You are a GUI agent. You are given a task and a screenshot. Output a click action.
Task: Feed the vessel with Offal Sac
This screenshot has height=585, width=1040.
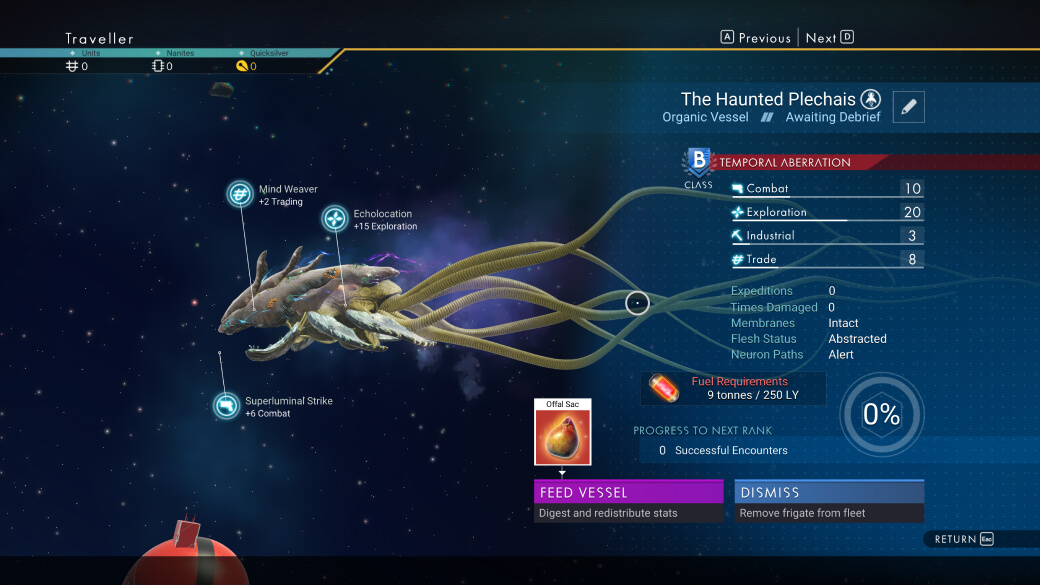tap(628, 492)
